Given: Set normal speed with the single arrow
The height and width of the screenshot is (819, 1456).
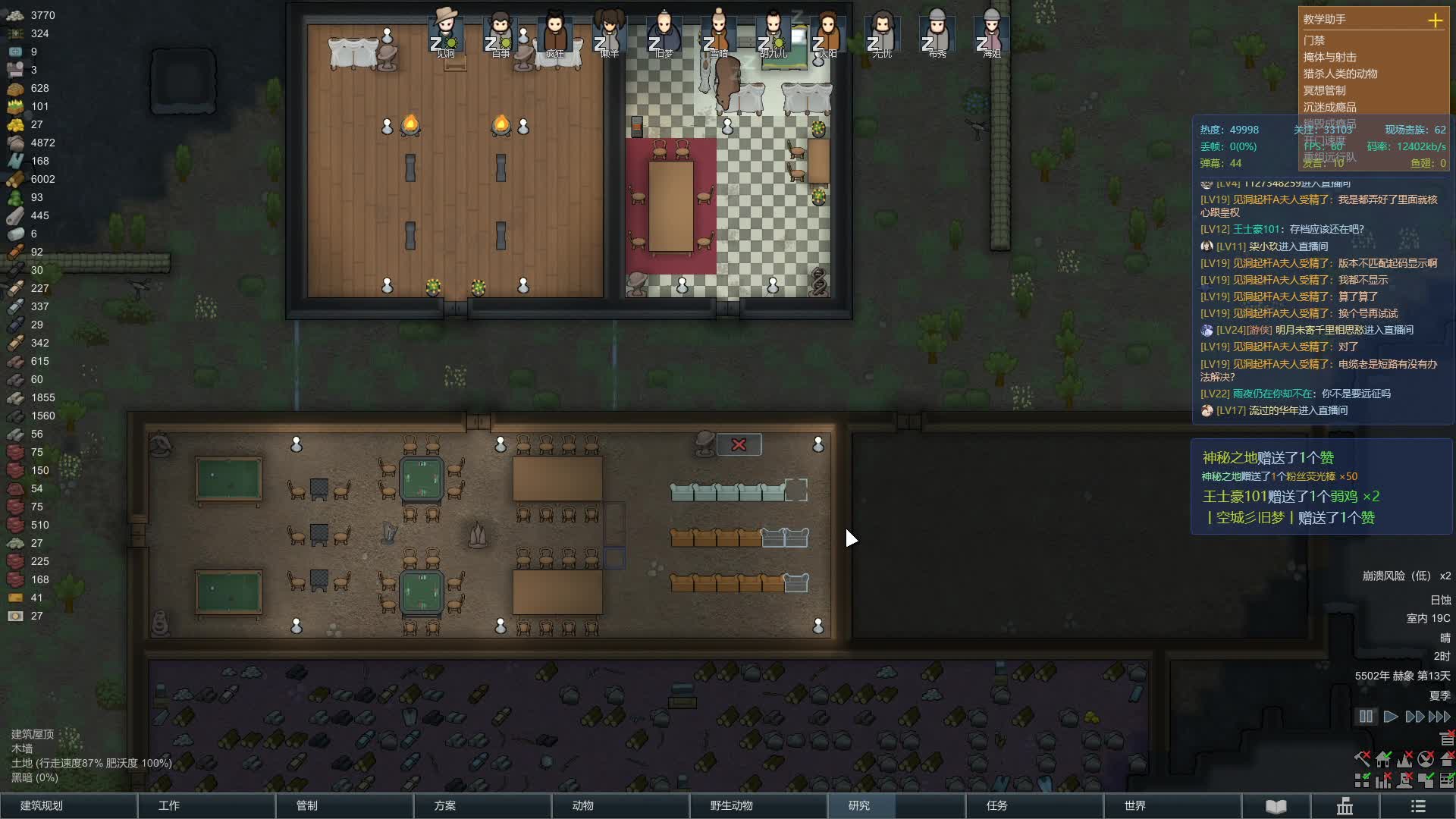Looking at the screenshot, I should [1390, 717].
